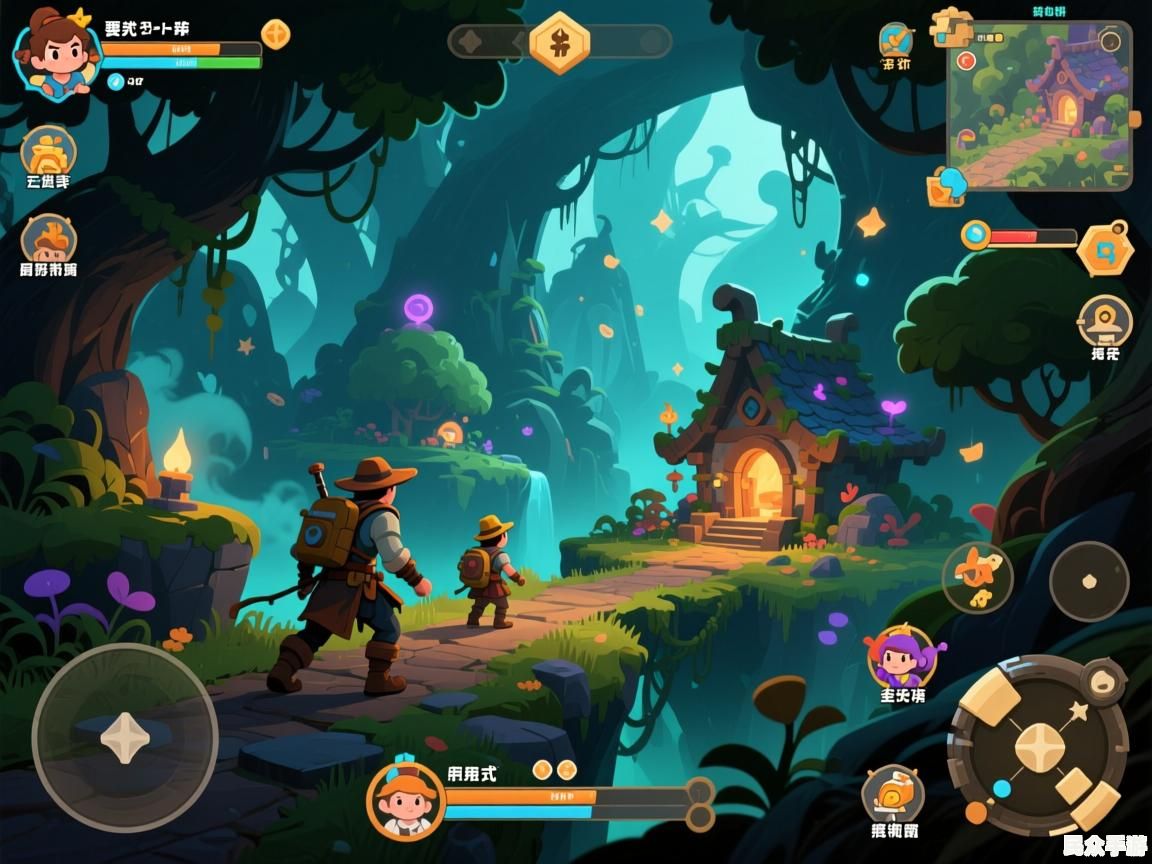This screenshot has width=1152, height=864.
Task: Tap the blue blob icon below the minimap
Action: (x=947, y=185)
